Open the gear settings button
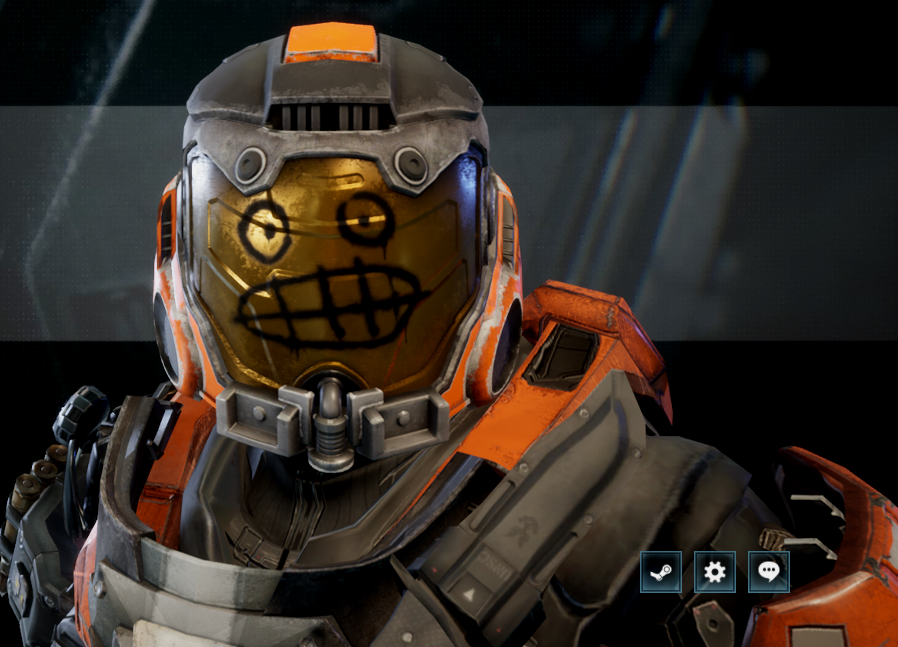This screenshot has width=898, height=647. click(715, 572)
